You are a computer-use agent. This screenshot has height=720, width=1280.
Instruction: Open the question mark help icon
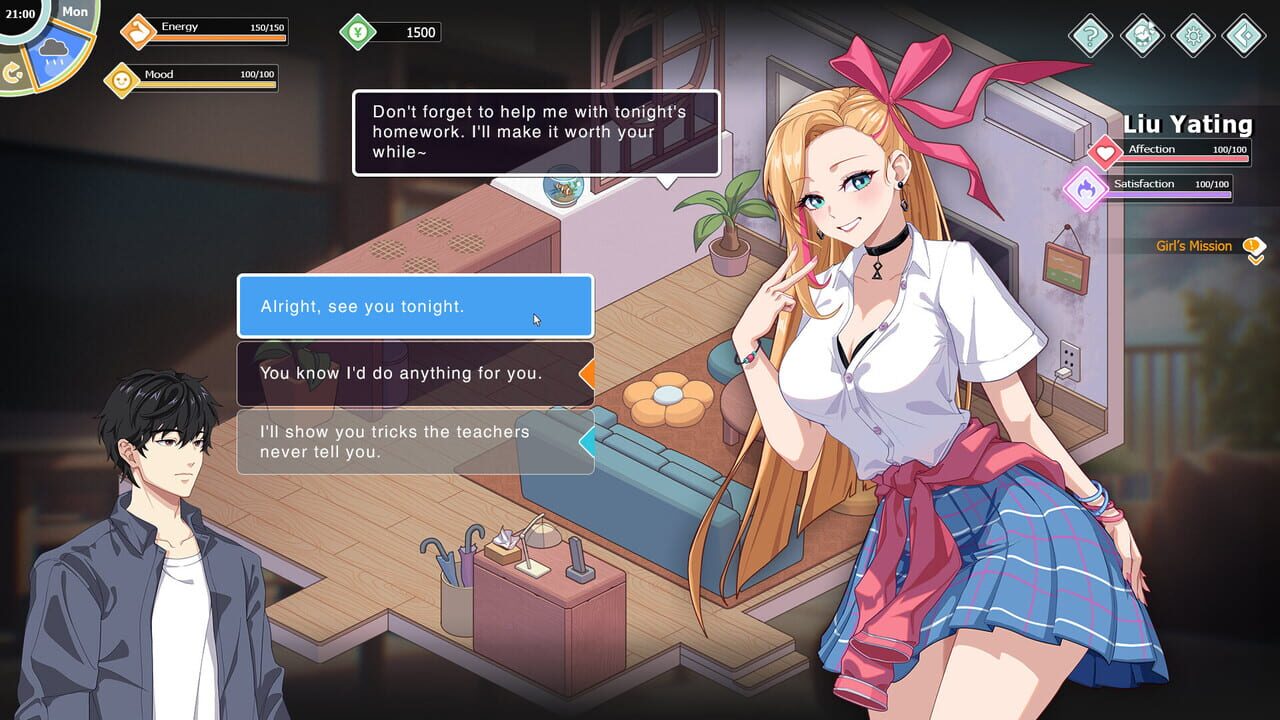(1090, 36)
